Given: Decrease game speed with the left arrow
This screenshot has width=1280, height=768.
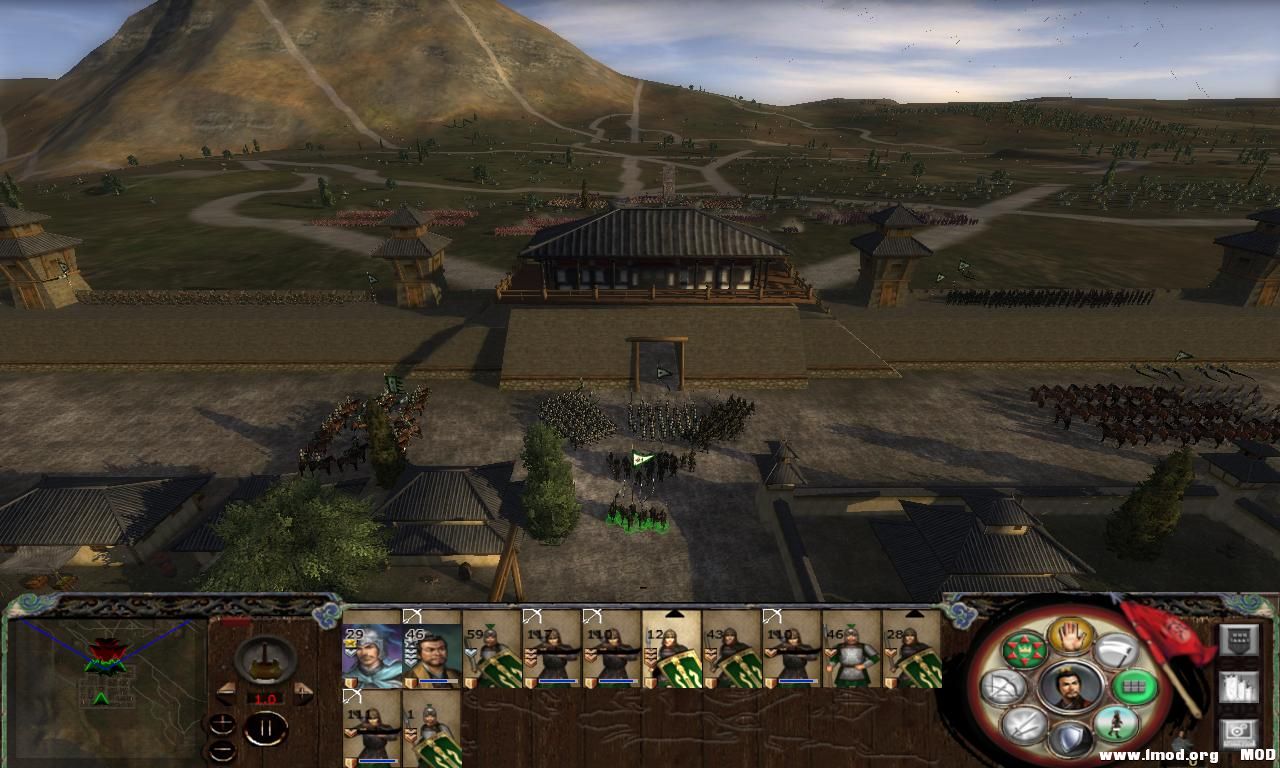Looking at the screenshot, I should pyautogui.click(x=226, y=693).
